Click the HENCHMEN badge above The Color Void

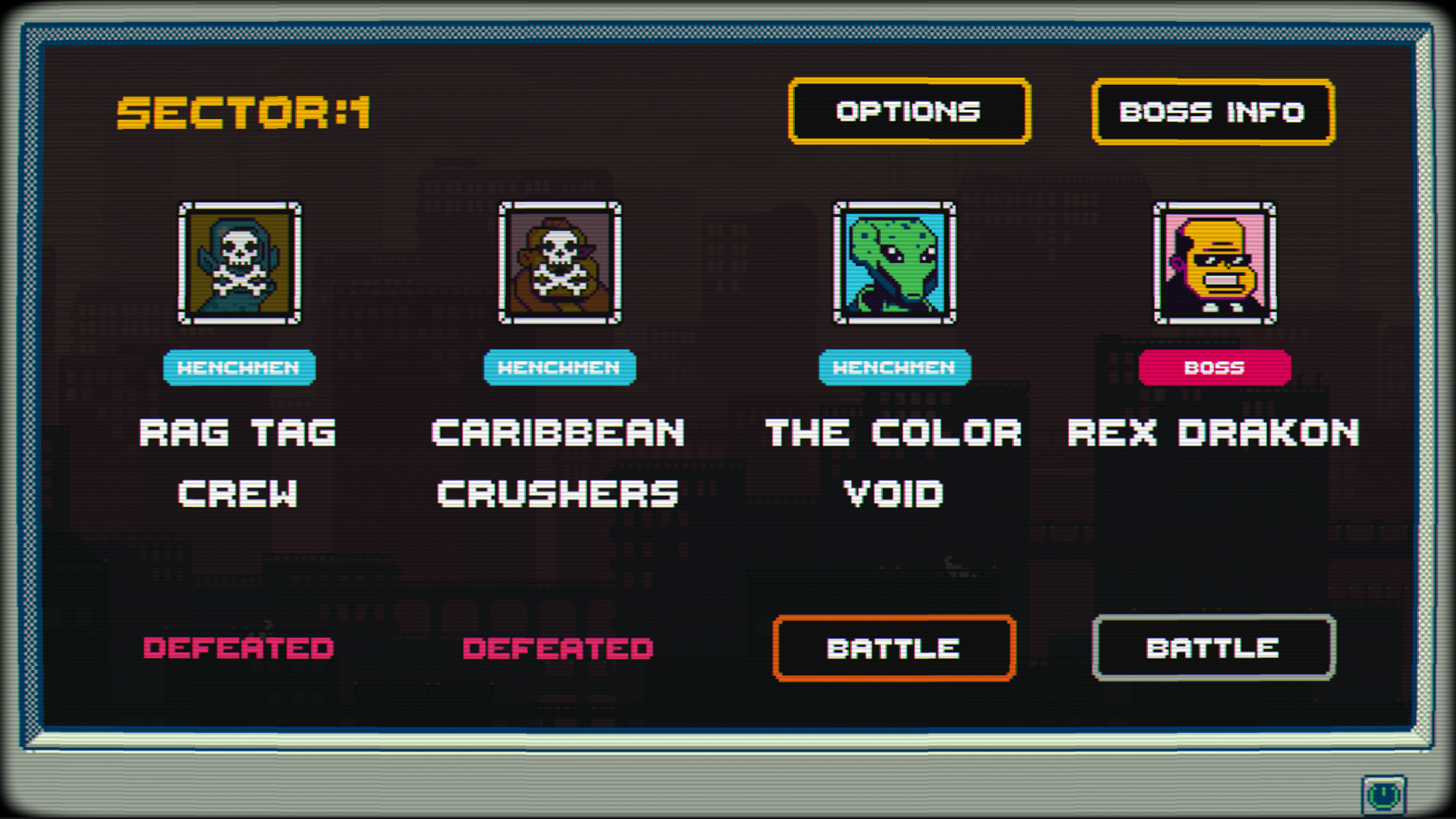[x=895, y=368]
